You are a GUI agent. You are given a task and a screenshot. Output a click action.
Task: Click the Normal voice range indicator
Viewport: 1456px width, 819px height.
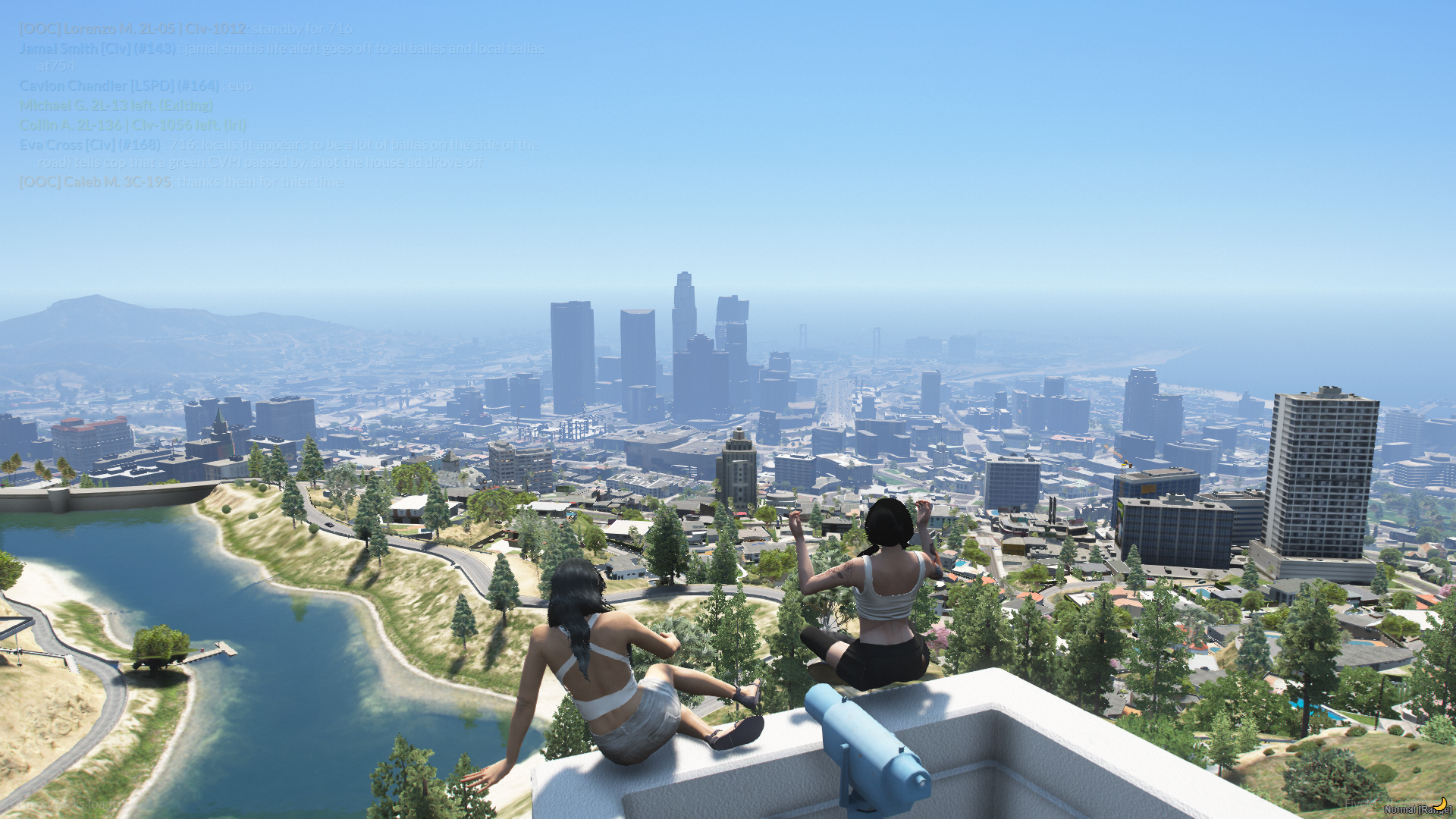pos(1417,809)
